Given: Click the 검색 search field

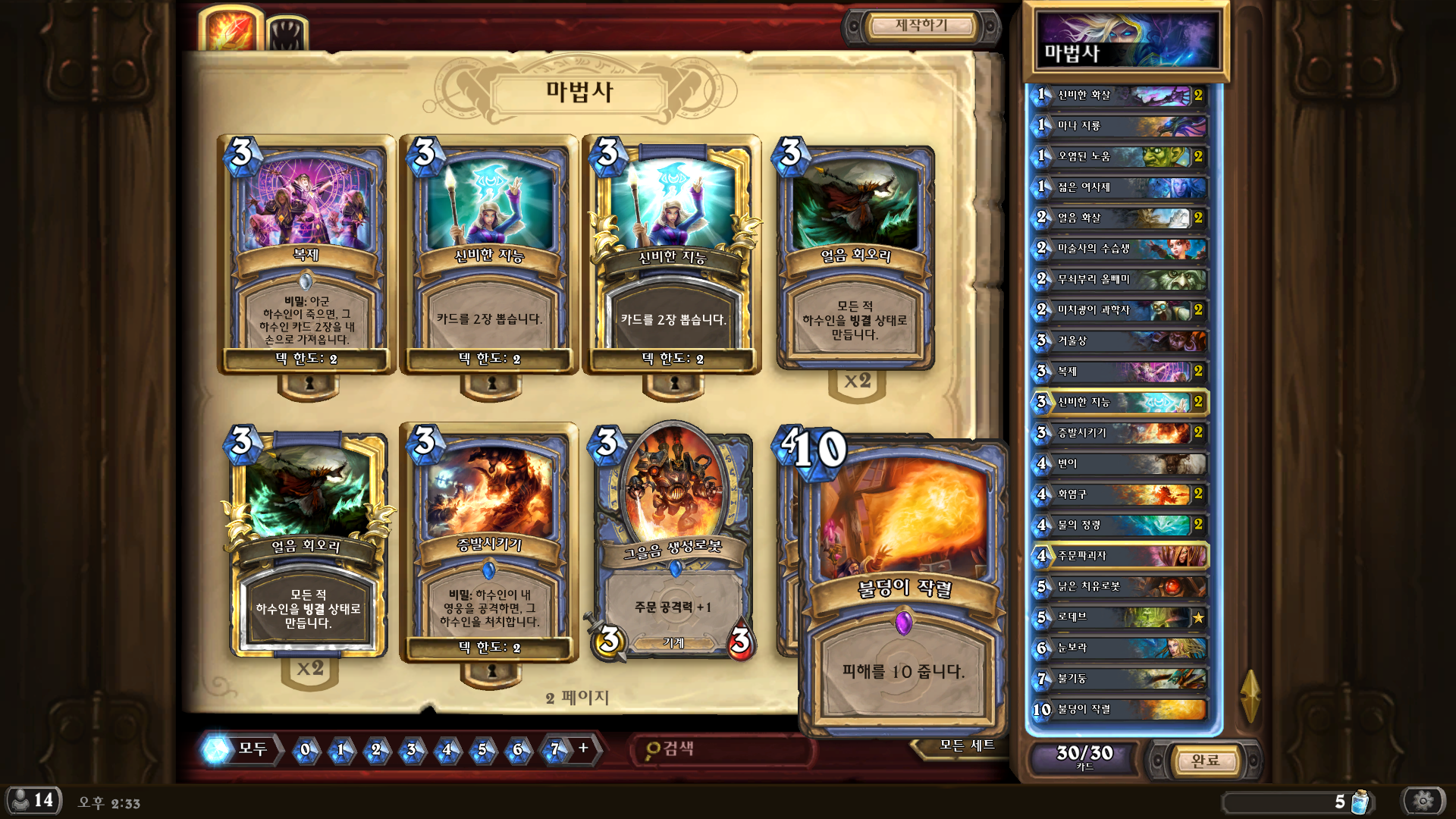Looking at the screenshot, I should point(720,749).
